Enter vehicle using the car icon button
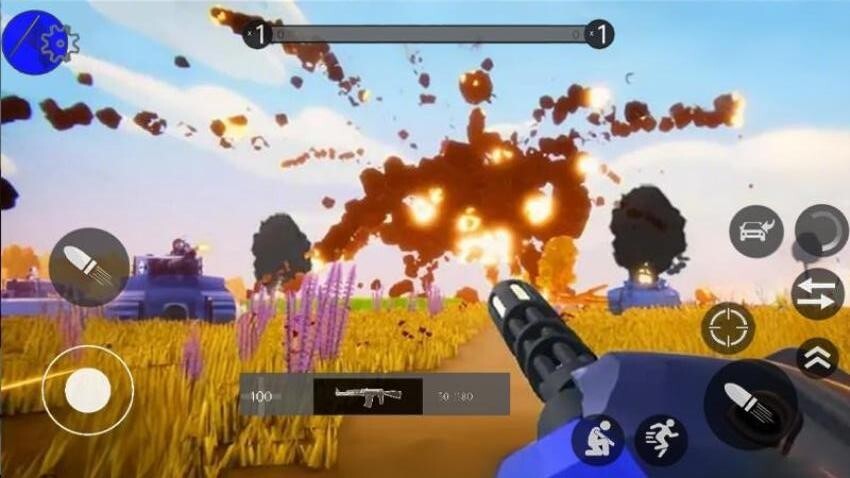Viewport: 850px width, 478px height. coord(756,232)
